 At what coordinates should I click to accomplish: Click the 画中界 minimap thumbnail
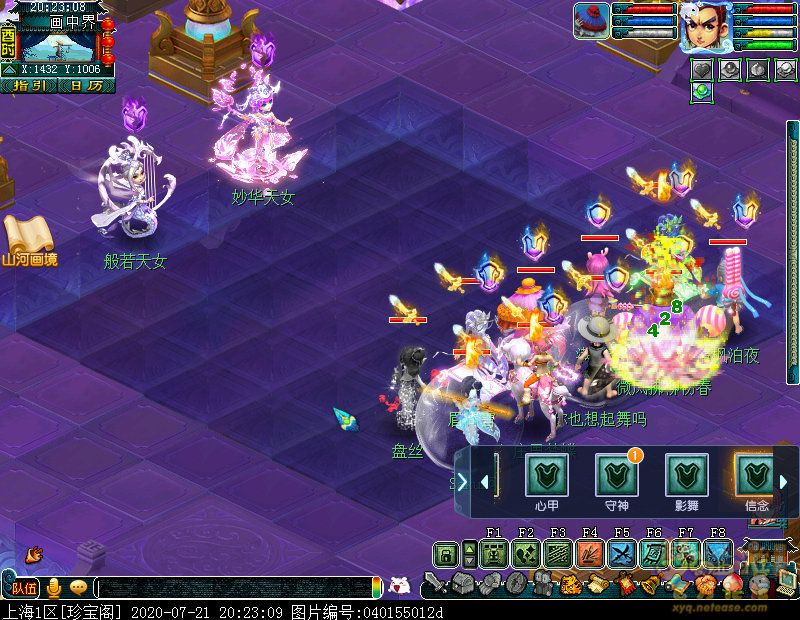[x=58, y=44]
